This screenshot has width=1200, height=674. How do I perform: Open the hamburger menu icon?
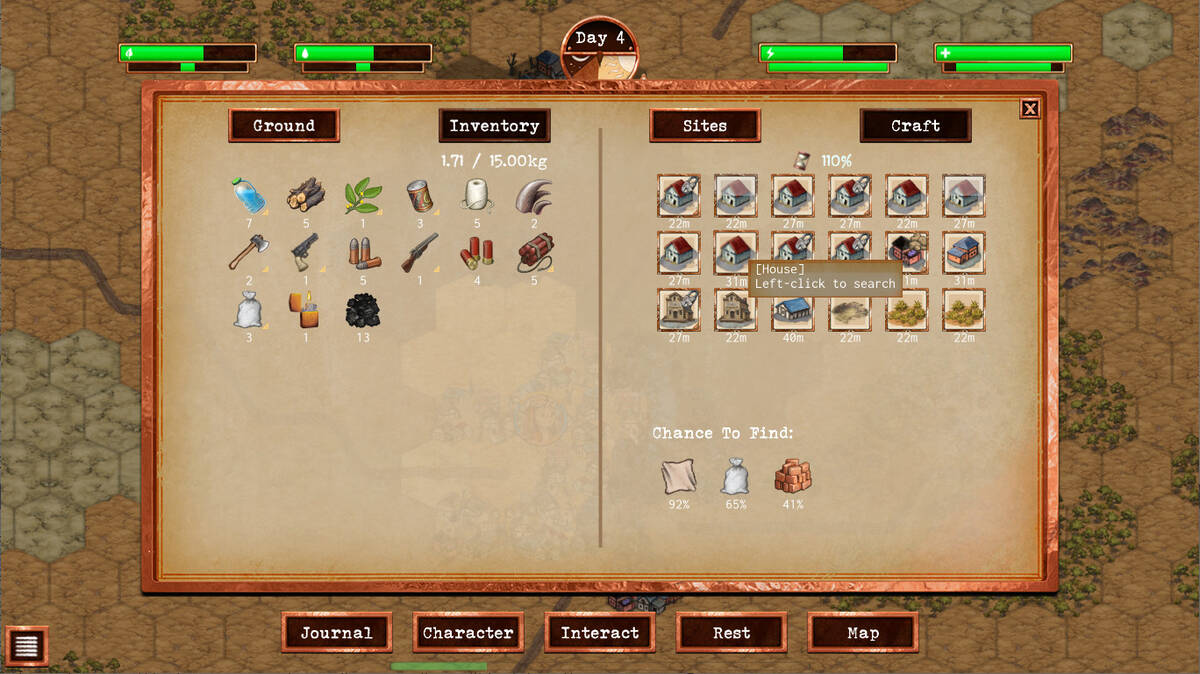[26, 647]
